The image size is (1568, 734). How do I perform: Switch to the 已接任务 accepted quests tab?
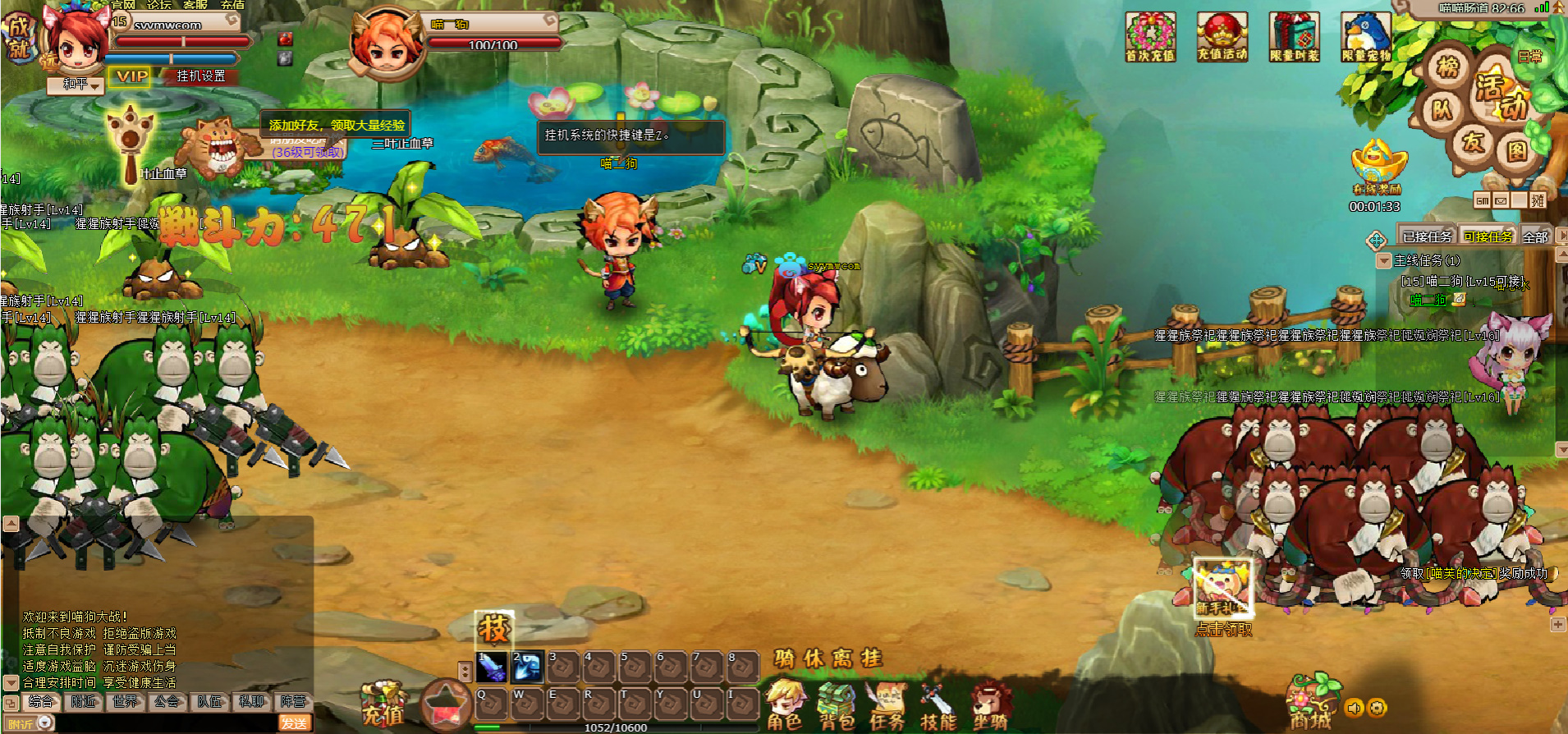point(1427,237)
